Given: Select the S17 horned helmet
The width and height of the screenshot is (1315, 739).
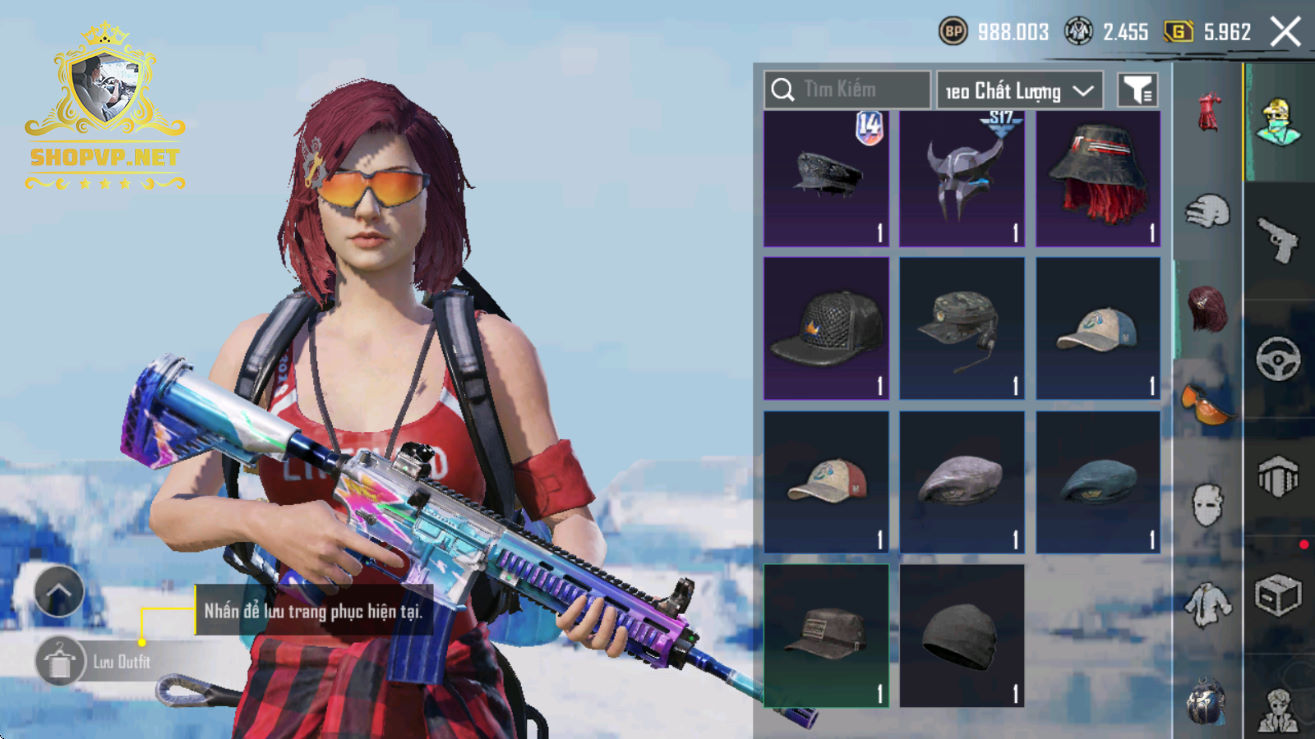Looking at the screenshot, I should click(962, 179).
